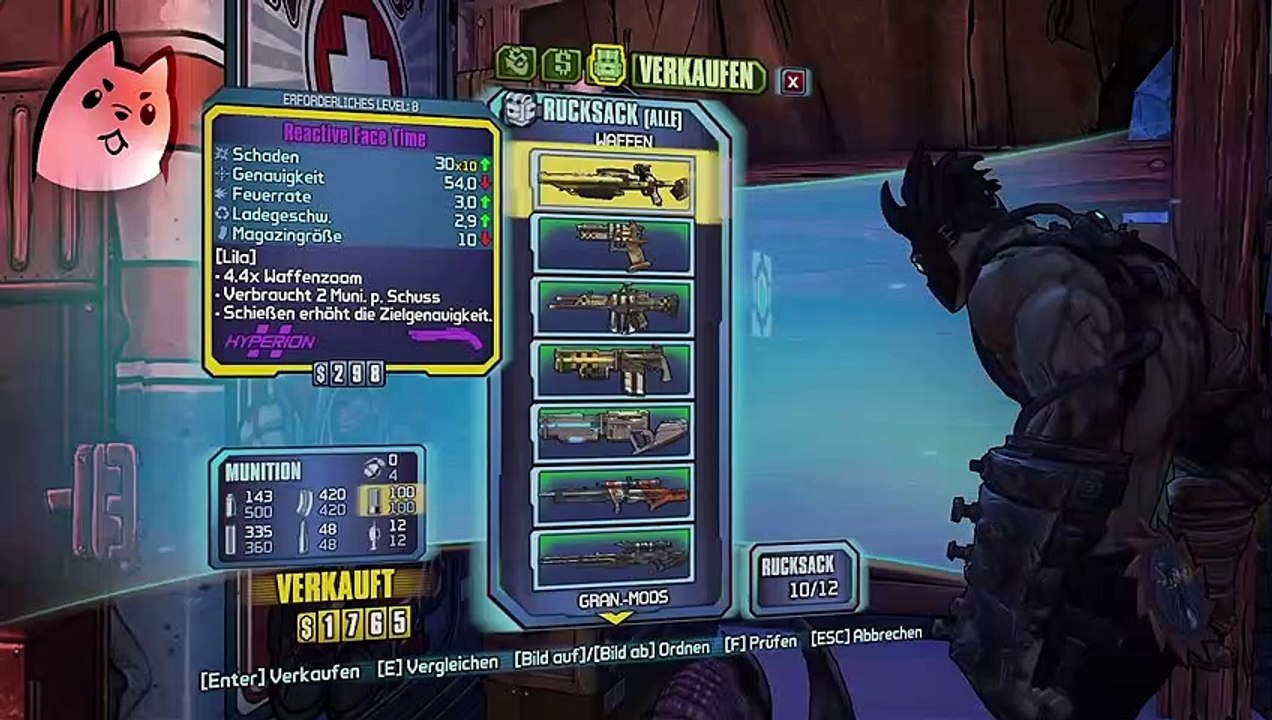Switch to the backpack sell tab
1272x720 pixels.
[607, 67]
